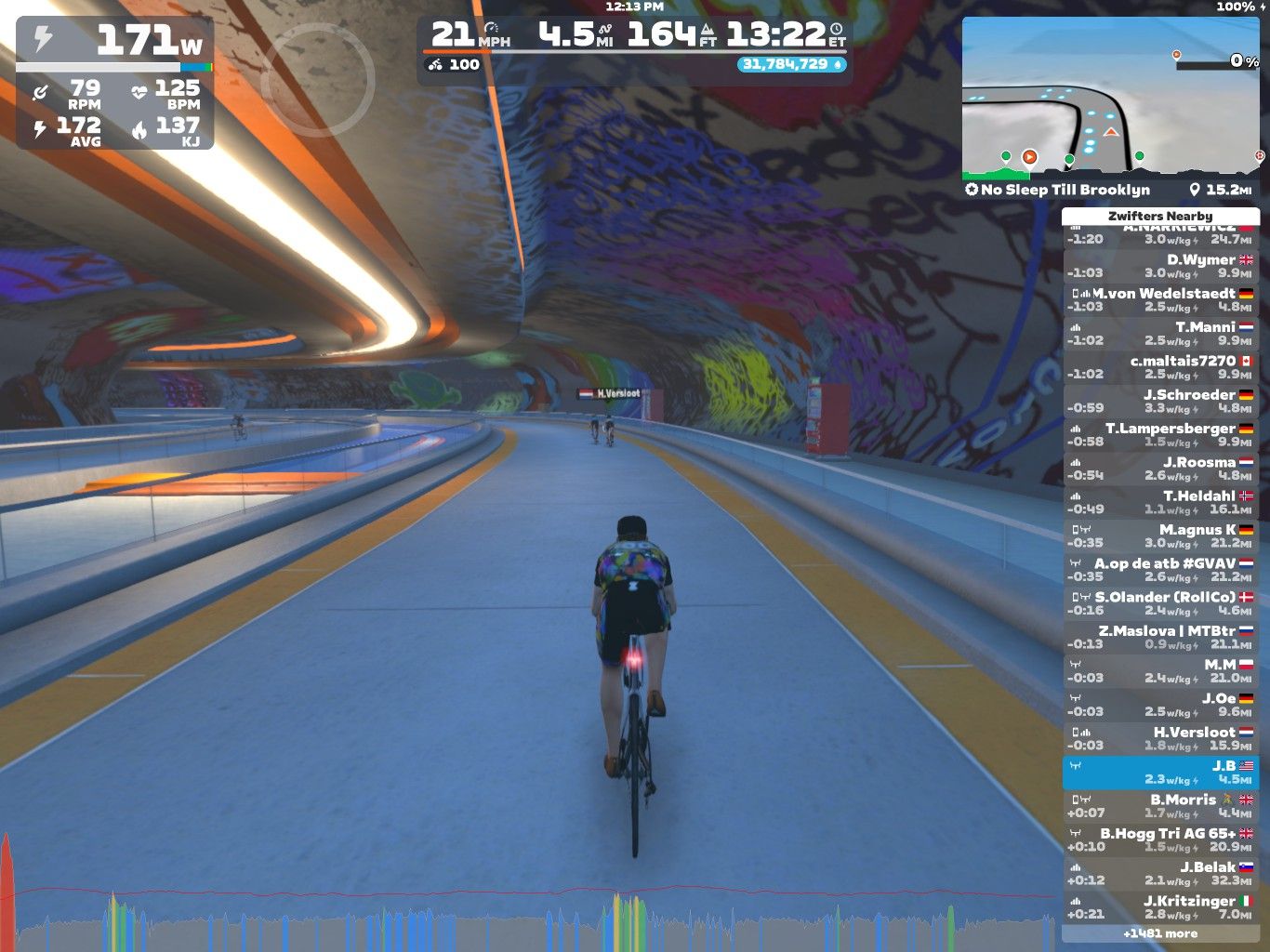Click the highlighted J.B rider row

(1161, 770)
